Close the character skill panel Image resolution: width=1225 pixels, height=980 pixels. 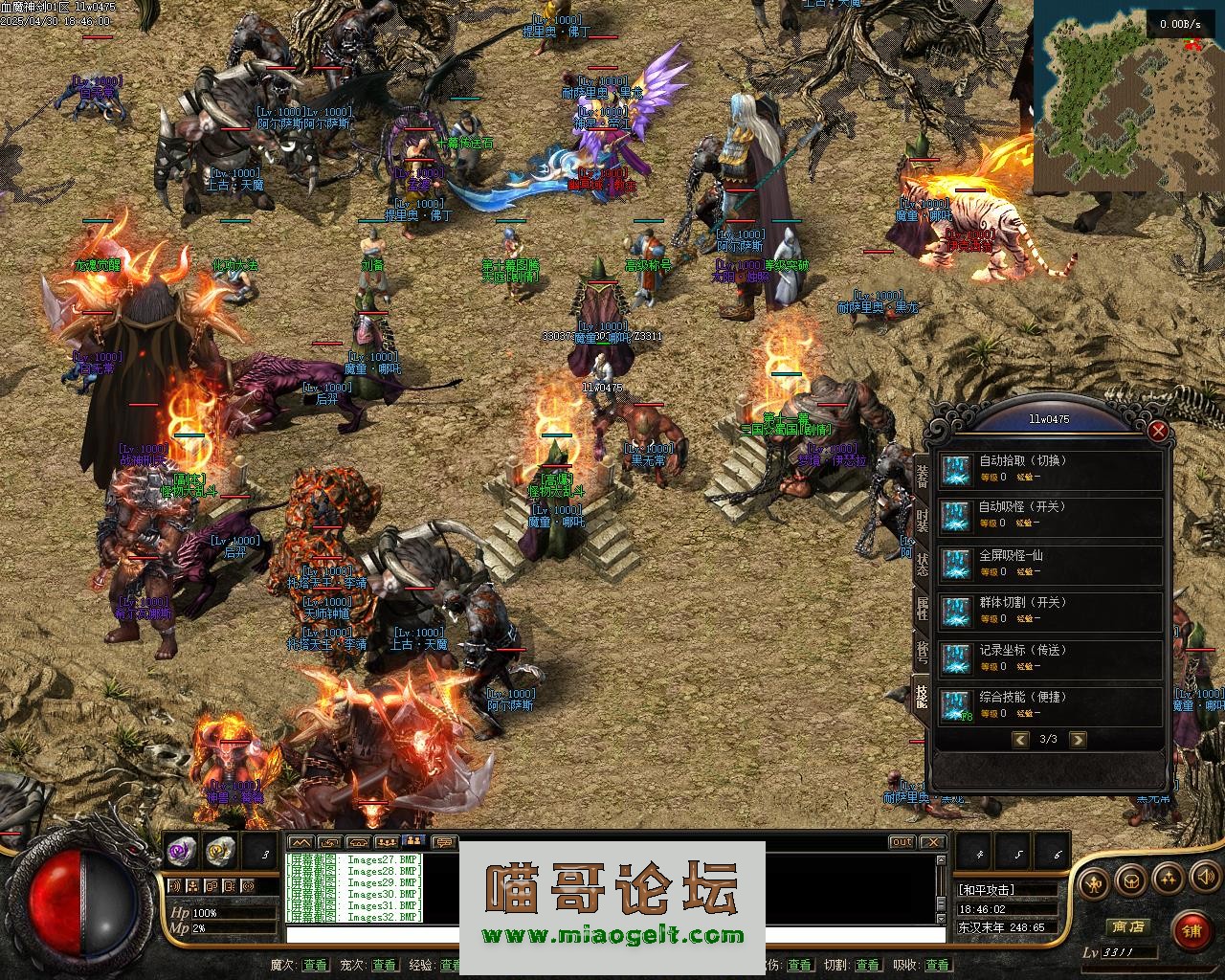click(x=1158, y=431)
